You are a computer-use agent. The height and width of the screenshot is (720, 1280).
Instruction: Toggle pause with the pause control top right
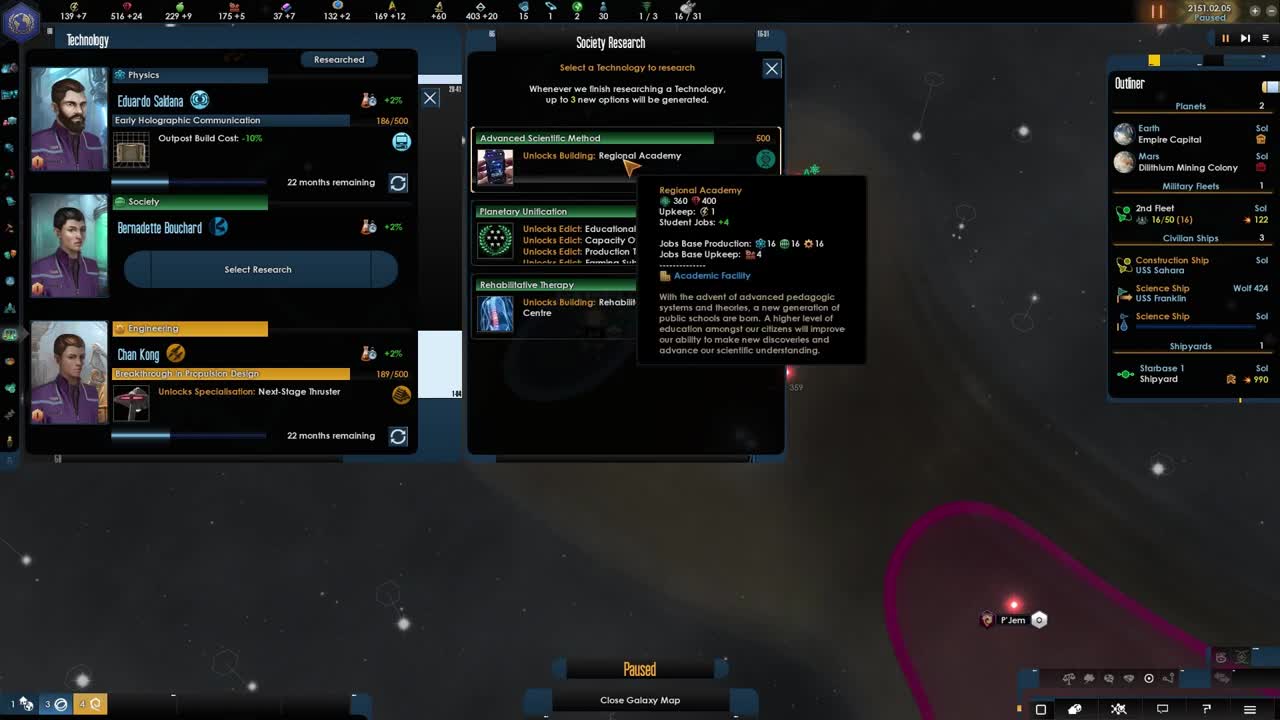pos(1225,38)
